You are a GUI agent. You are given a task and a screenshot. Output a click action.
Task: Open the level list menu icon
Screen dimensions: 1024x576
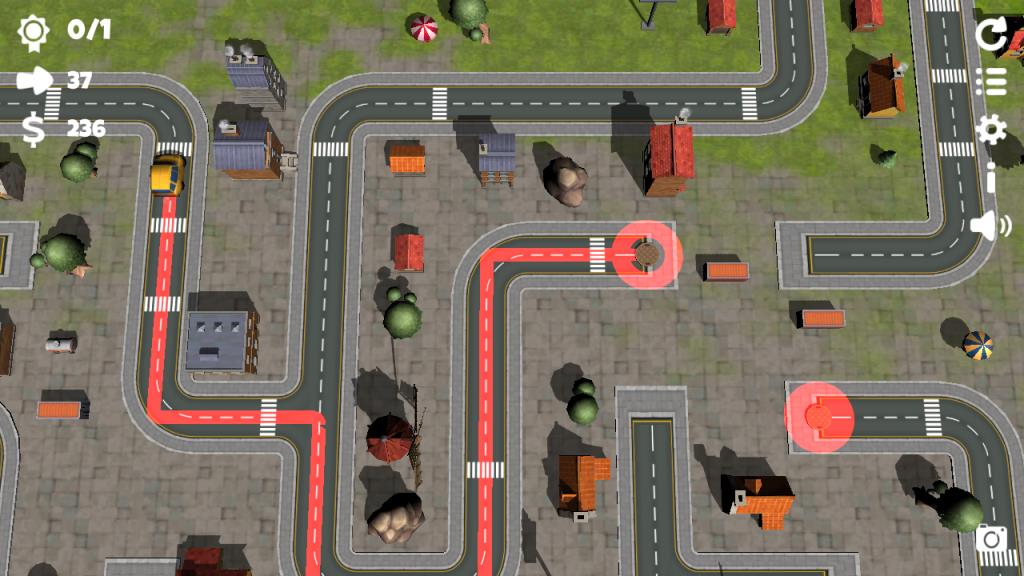click(x=990, y=82)
